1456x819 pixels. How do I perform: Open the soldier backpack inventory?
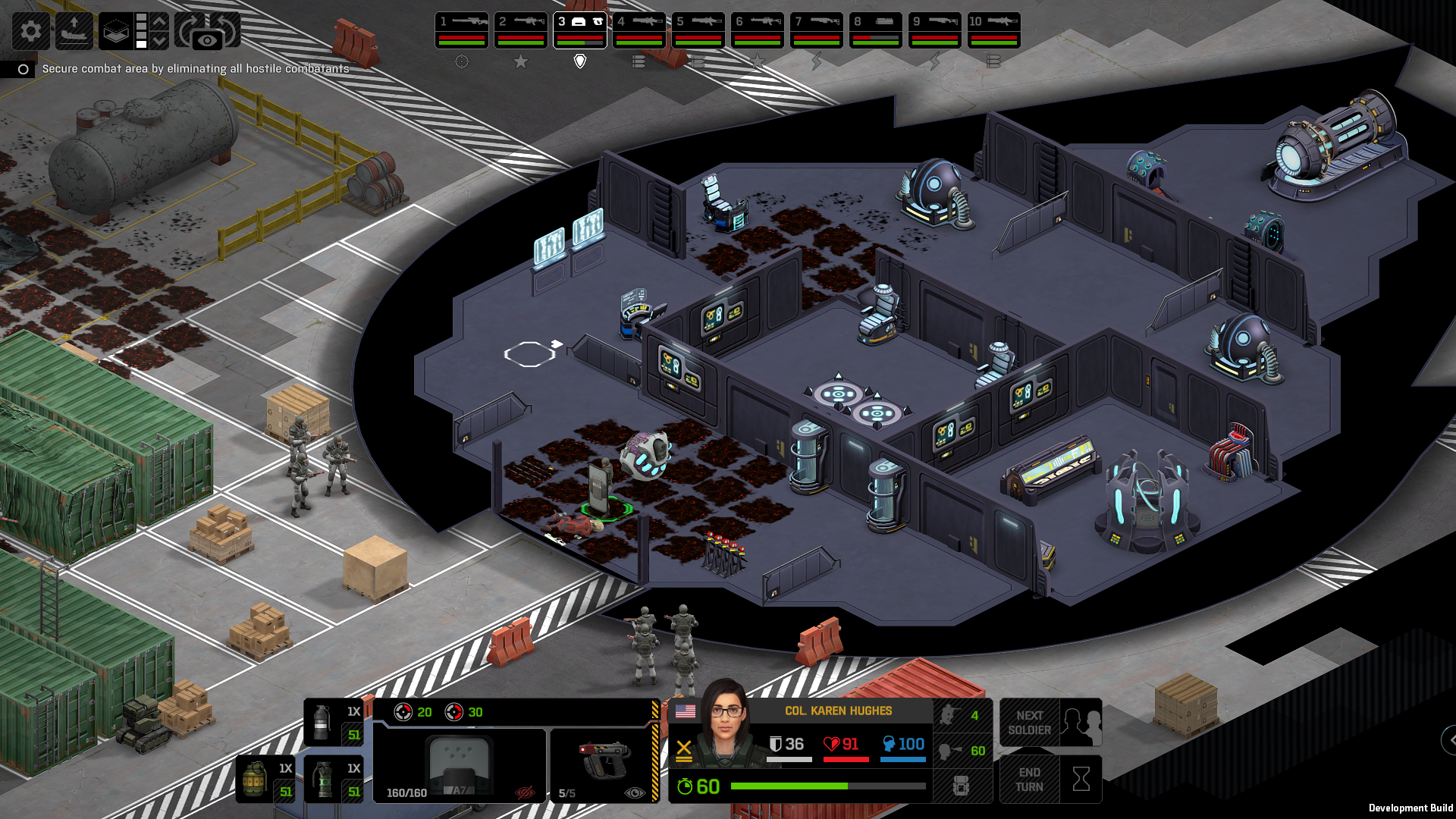pyautogui.click(x=961, y=786)
